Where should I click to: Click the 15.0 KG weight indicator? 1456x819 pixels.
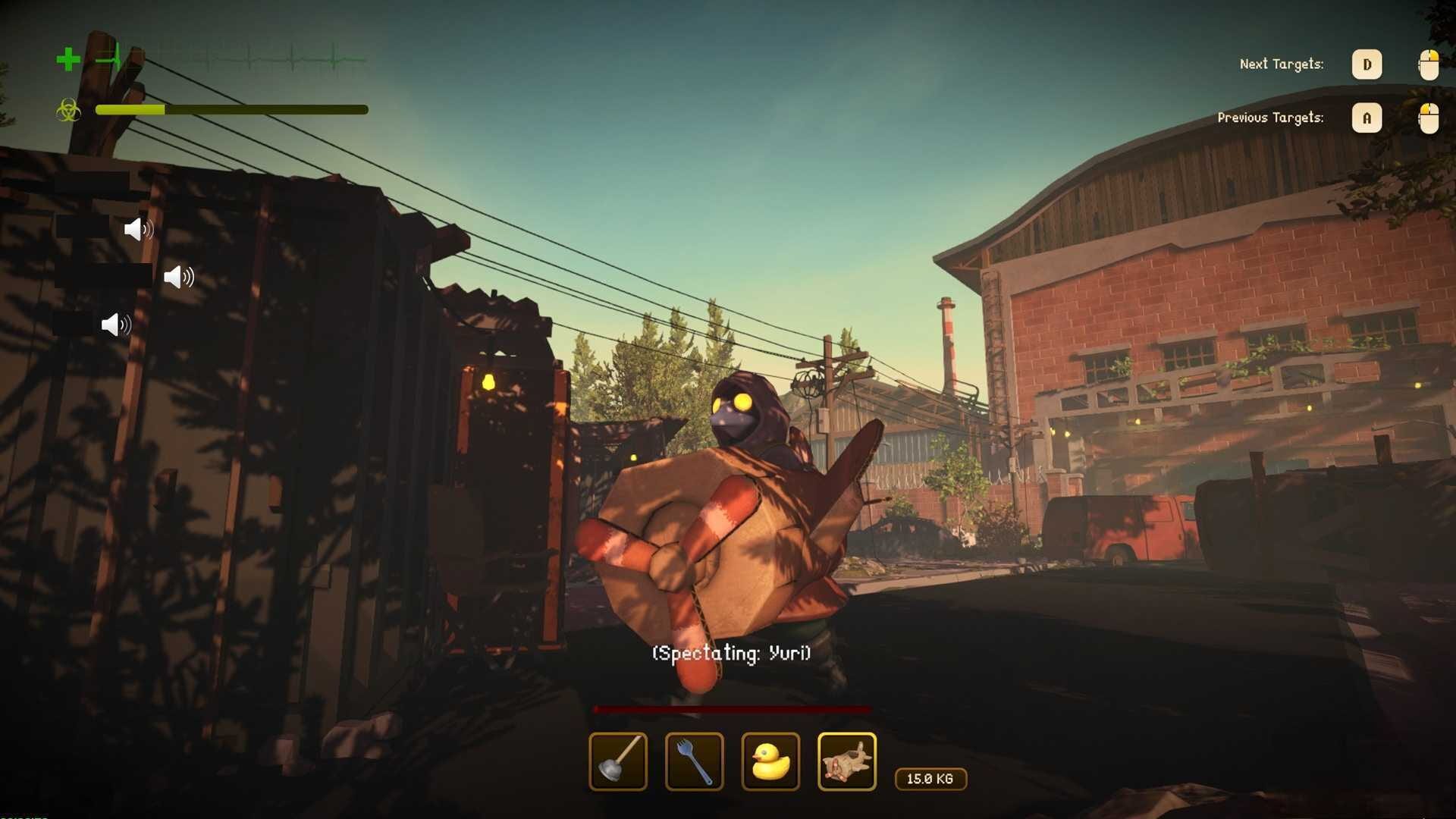click(930, 779)
